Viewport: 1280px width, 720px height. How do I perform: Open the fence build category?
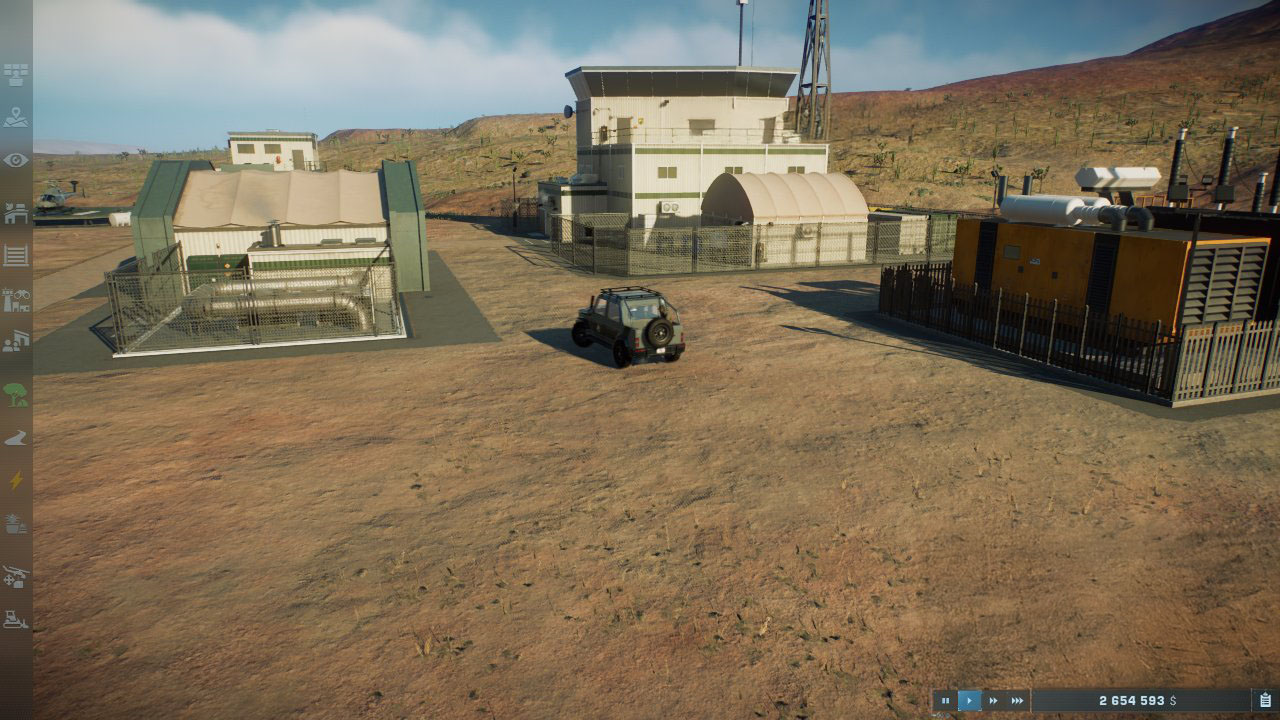tap(16, 256)
